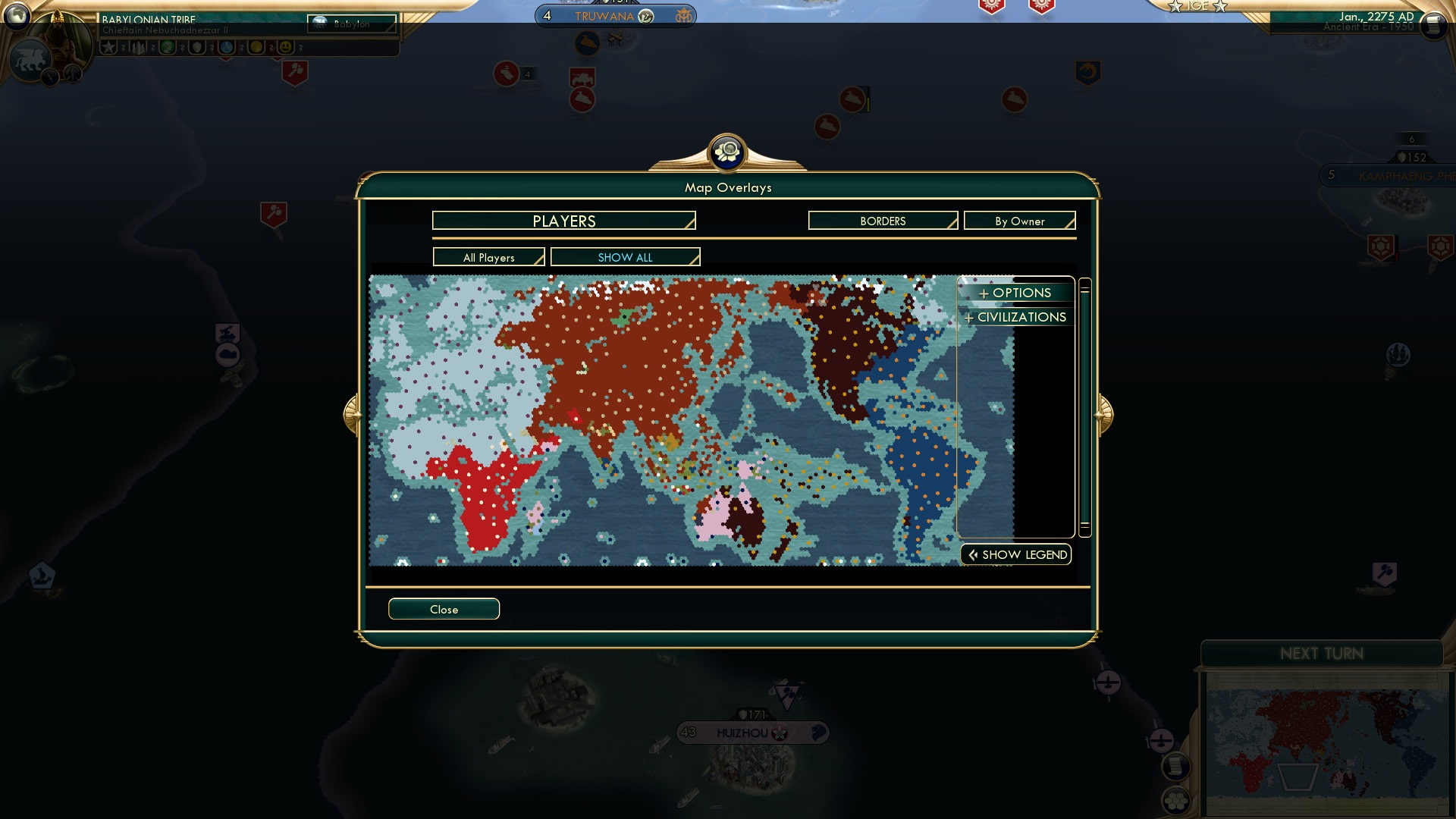Open notifications via the scroll icon bottom right

pos(1175,767)
